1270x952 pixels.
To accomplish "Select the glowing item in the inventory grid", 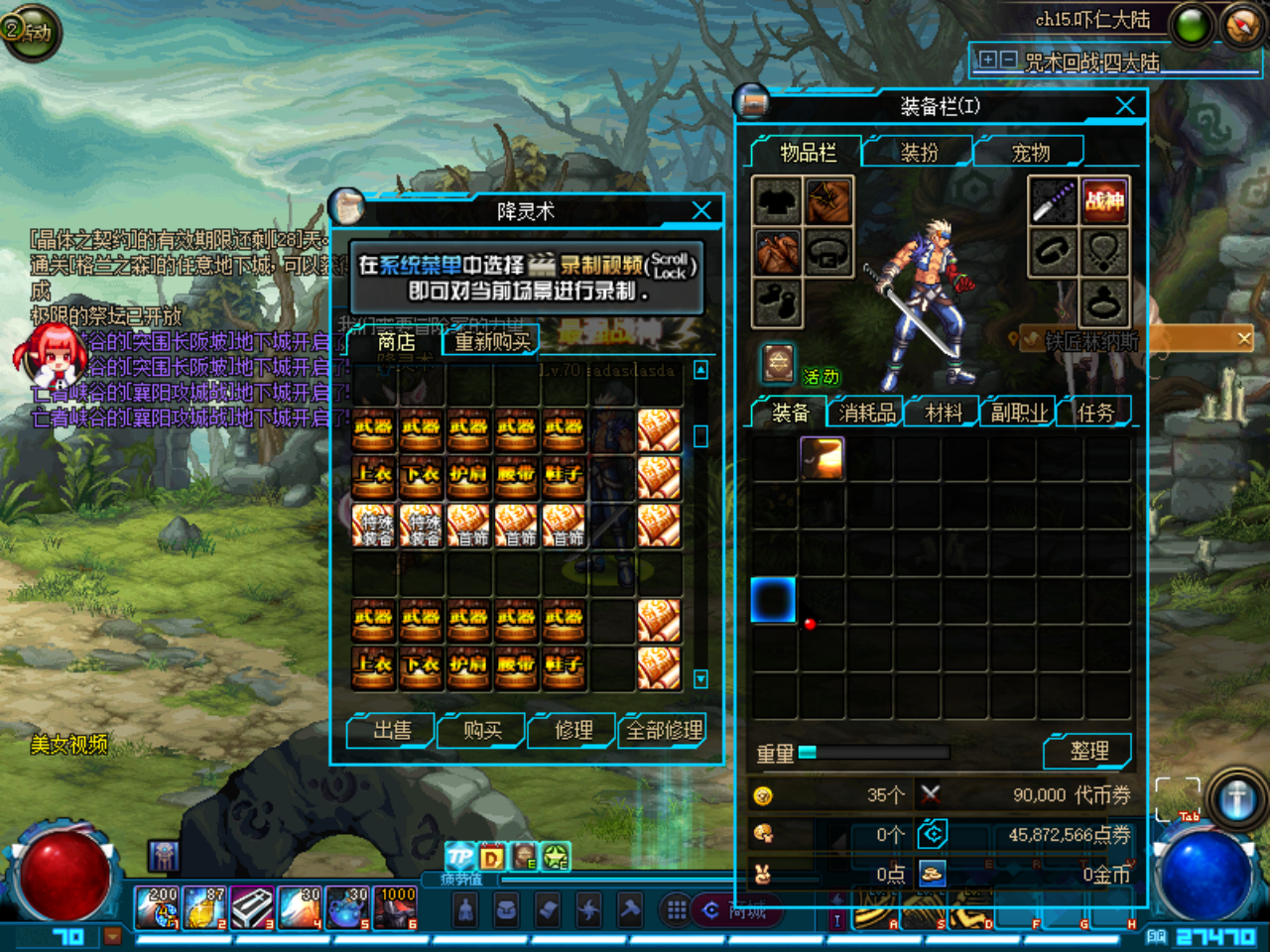I will 822,458.
